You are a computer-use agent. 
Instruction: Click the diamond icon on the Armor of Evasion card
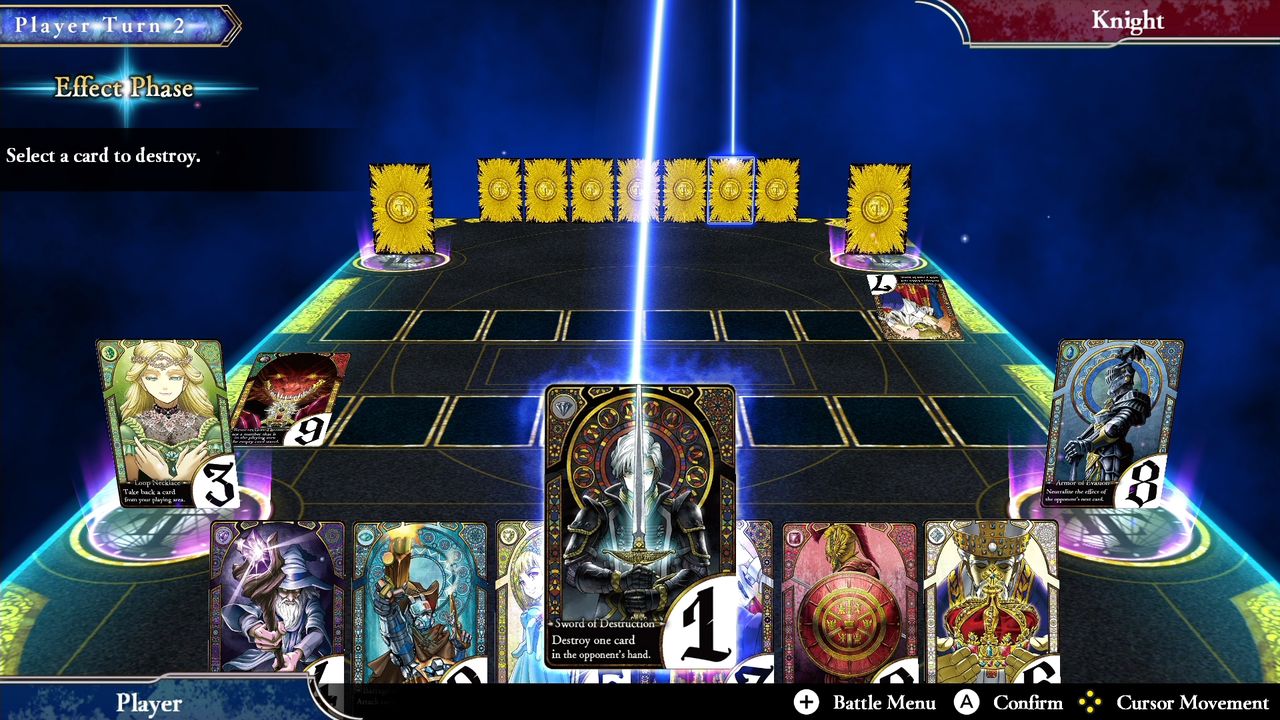coord(1070,353)
